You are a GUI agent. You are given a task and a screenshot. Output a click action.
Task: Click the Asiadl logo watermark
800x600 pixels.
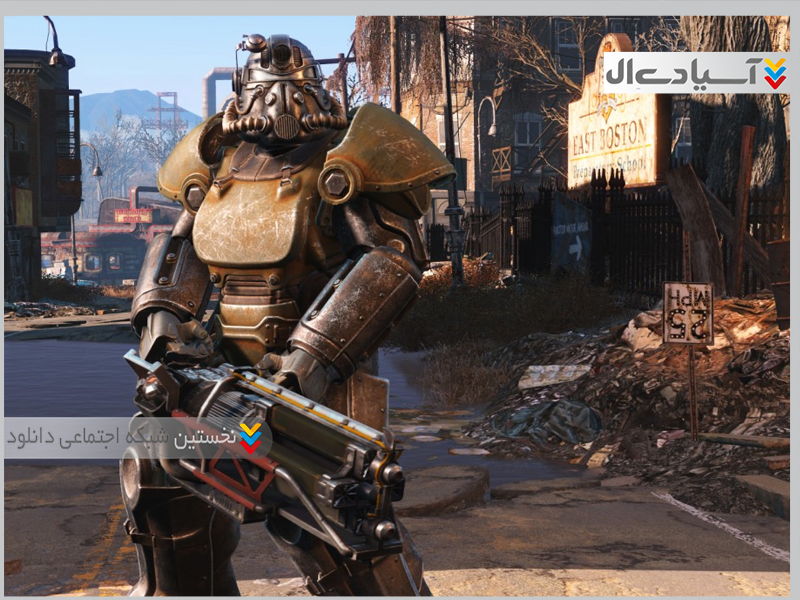pyautogui.click(x=696, y=73)
